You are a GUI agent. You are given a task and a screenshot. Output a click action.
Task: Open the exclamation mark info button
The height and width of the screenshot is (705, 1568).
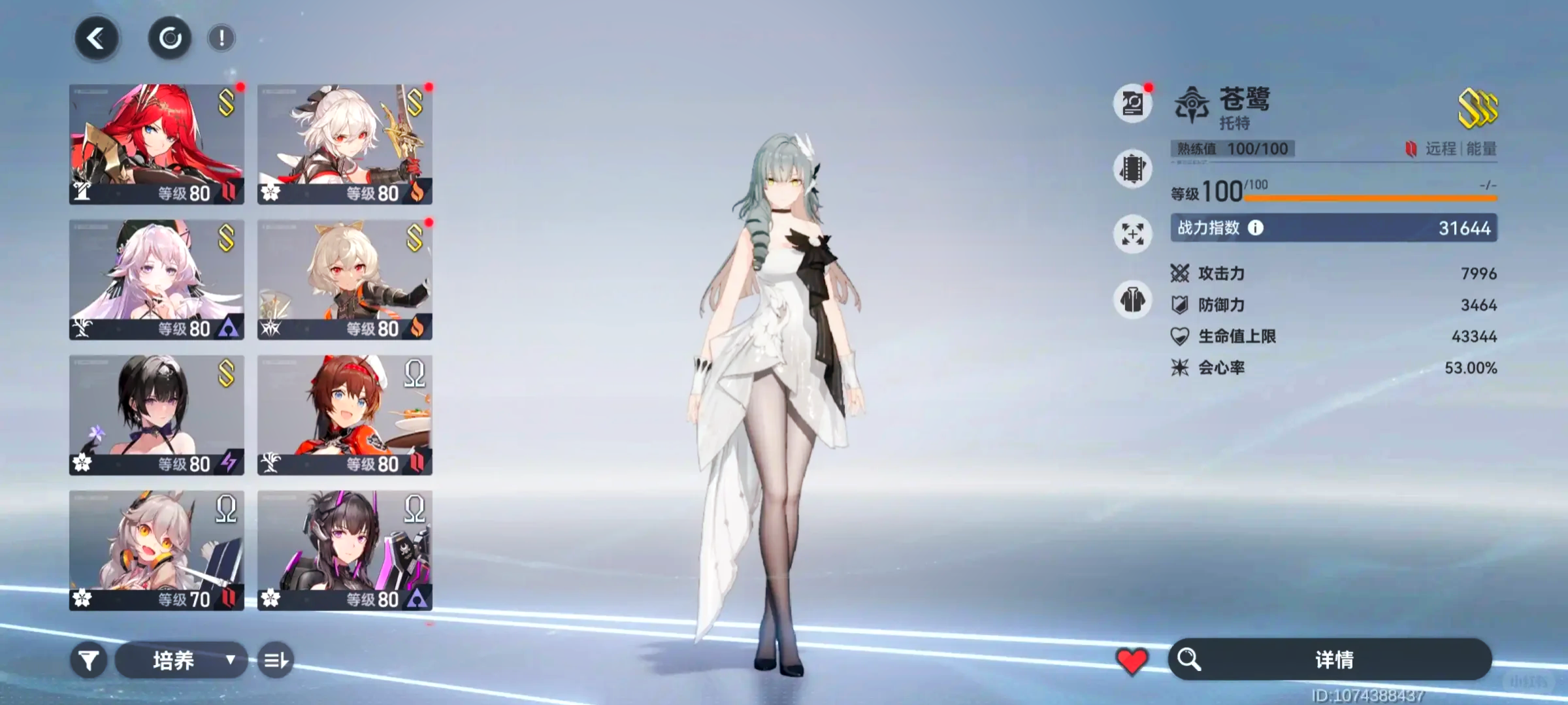[221, 39]
